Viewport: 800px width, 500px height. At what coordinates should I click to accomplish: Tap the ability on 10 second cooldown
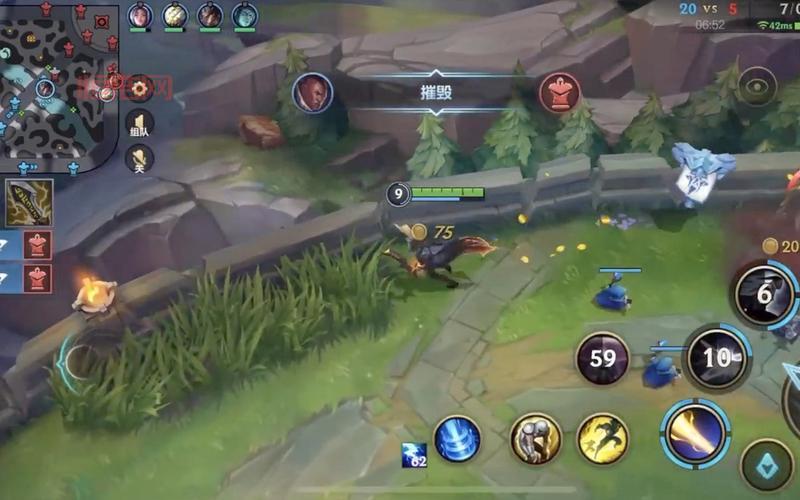pyautogui.click(x=716, y=358)
